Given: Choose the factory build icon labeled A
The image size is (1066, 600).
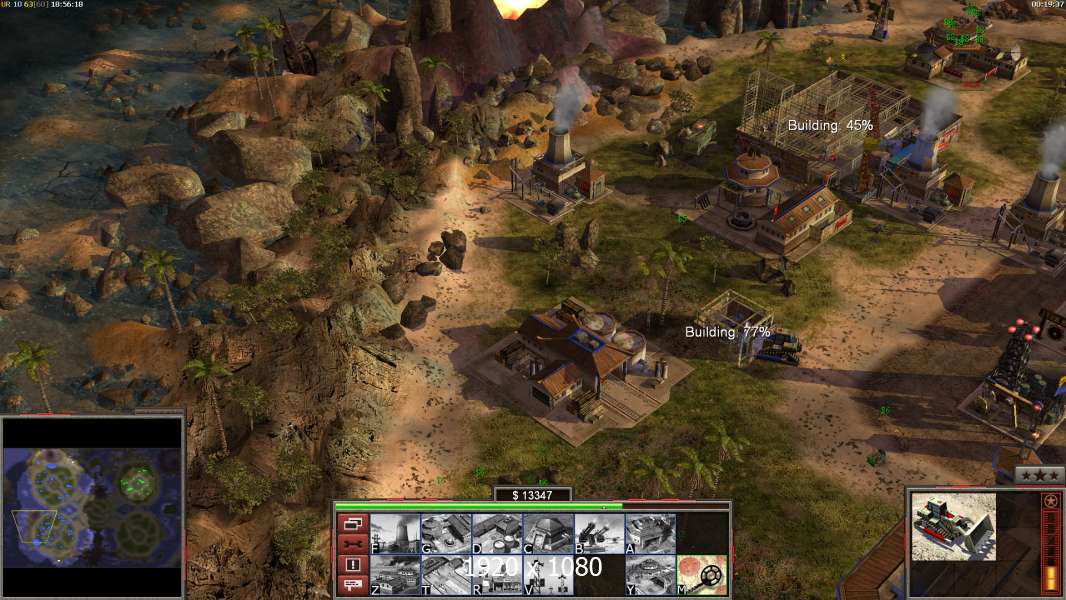Looking at the screenshot, I should (x=650, y=533).
